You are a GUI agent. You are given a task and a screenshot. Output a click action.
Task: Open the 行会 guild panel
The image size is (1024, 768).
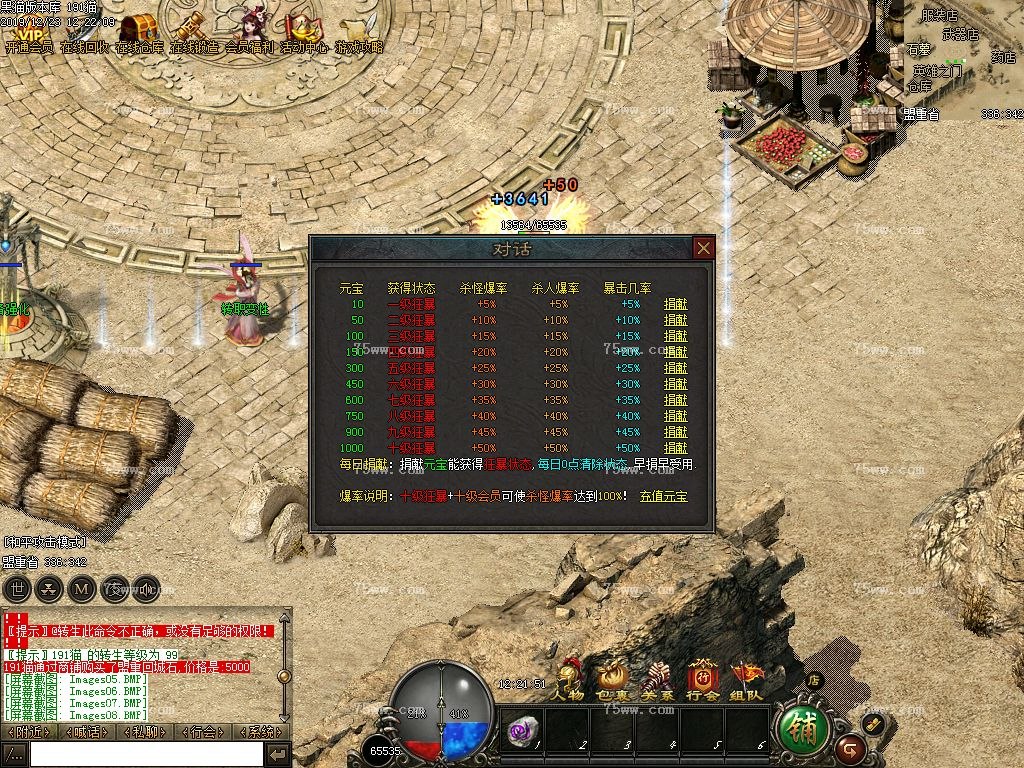tap(703, 680)
